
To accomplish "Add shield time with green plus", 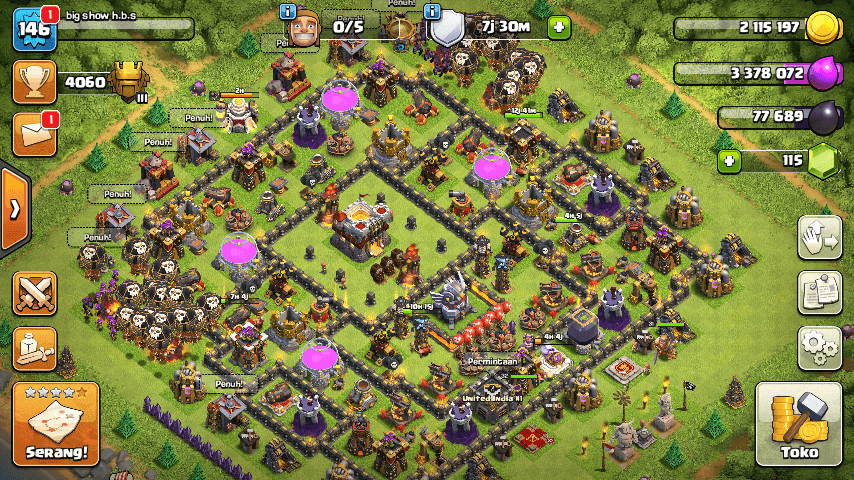I will click(558, 27).
